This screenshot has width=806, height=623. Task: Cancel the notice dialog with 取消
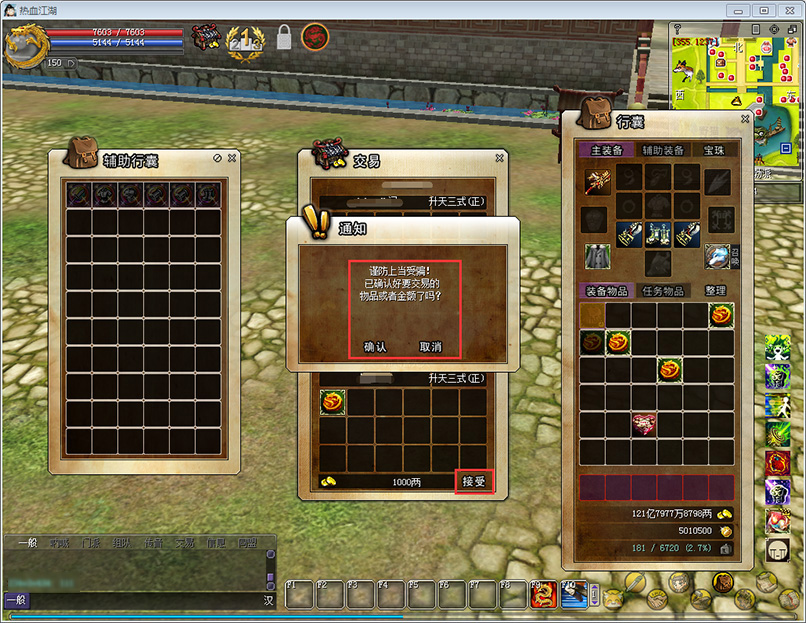430,347
